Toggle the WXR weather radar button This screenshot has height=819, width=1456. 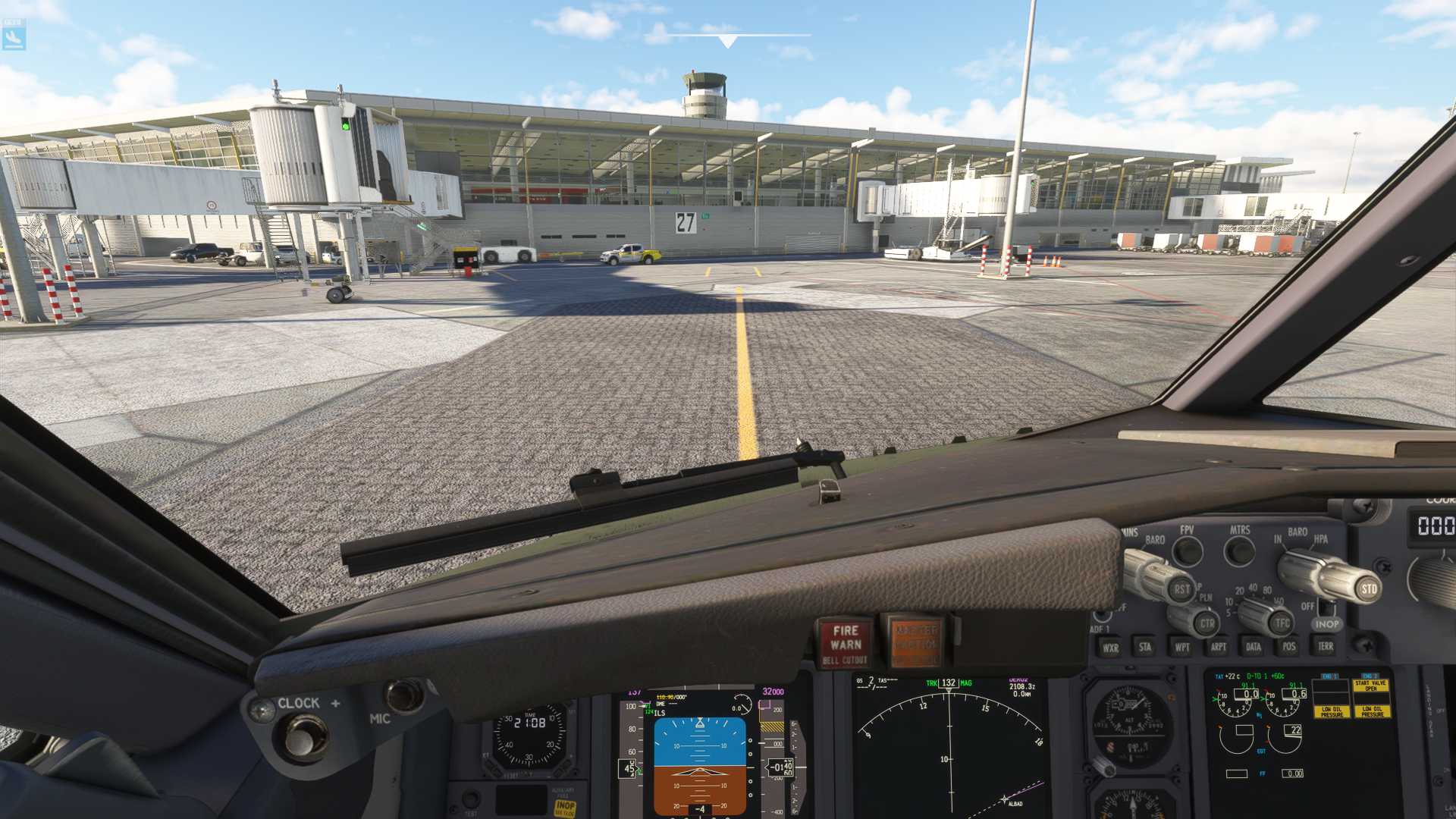point(1110,648)
